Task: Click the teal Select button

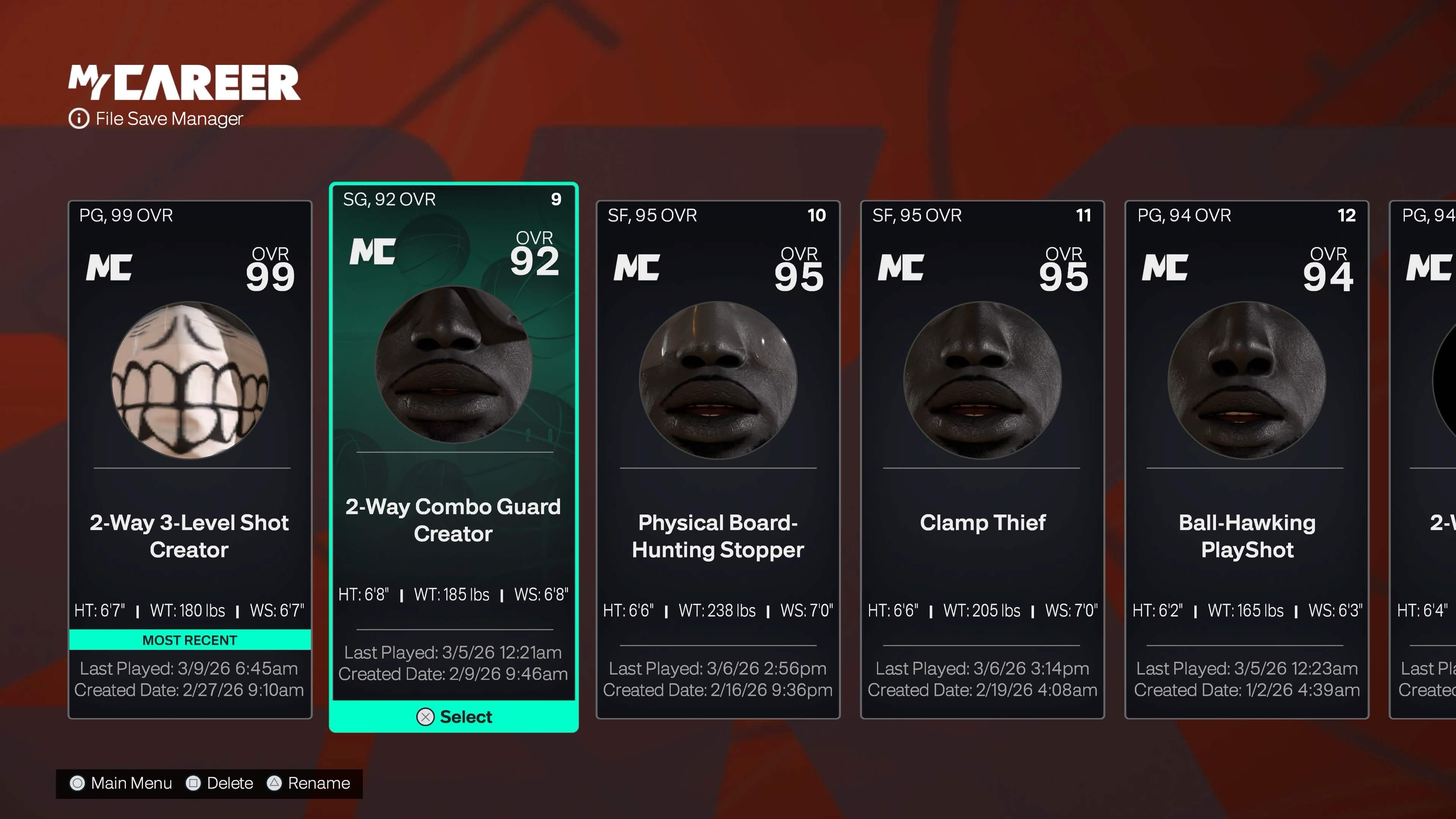Action: click(x=454, y=717)
